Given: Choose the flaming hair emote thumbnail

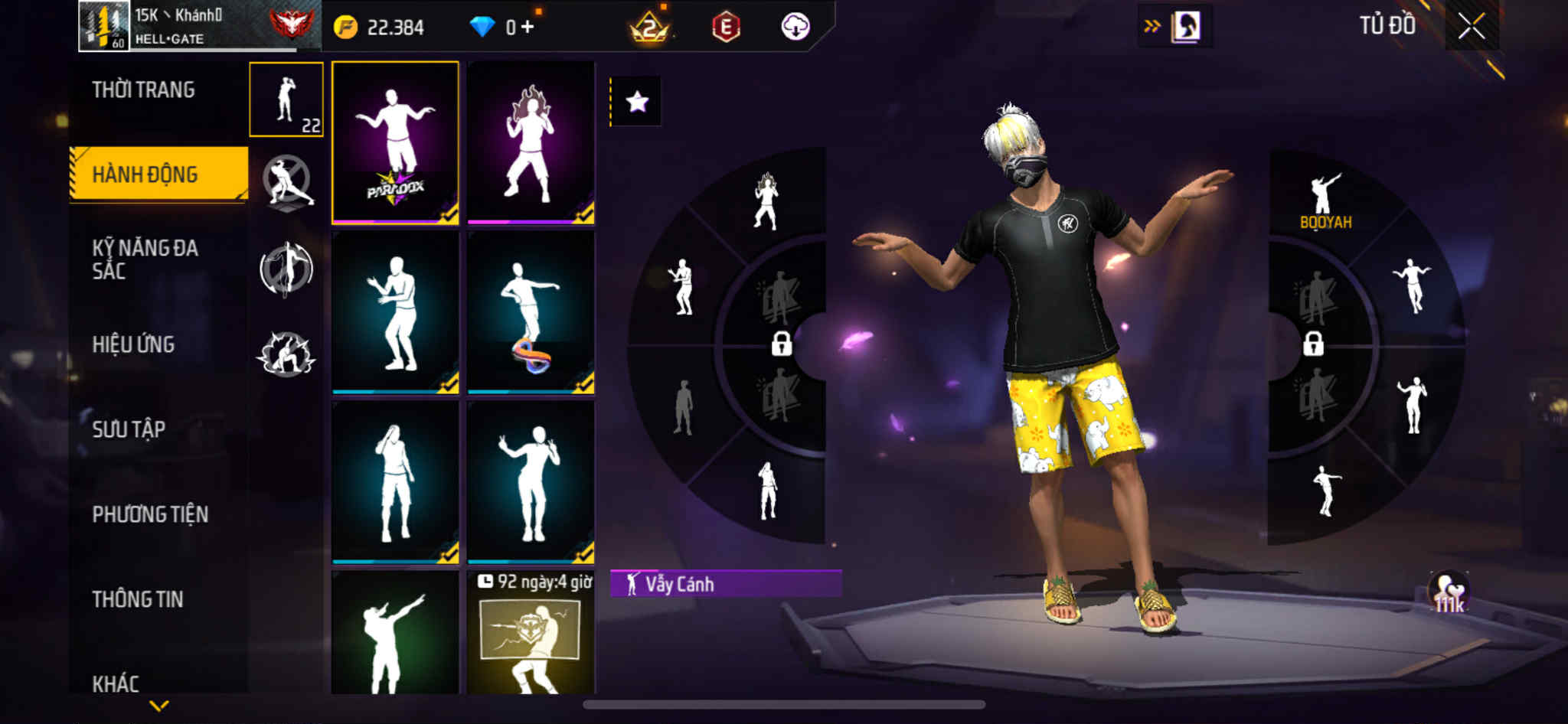Looking at the screenshot, I should click(x=531, y=143).
